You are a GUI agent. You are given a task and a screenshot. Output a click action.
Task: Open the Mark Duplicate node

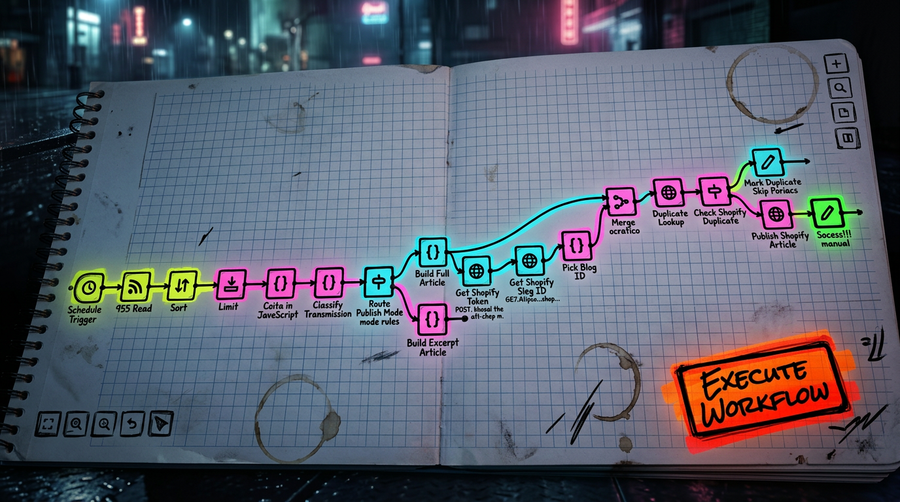[765, 160]
